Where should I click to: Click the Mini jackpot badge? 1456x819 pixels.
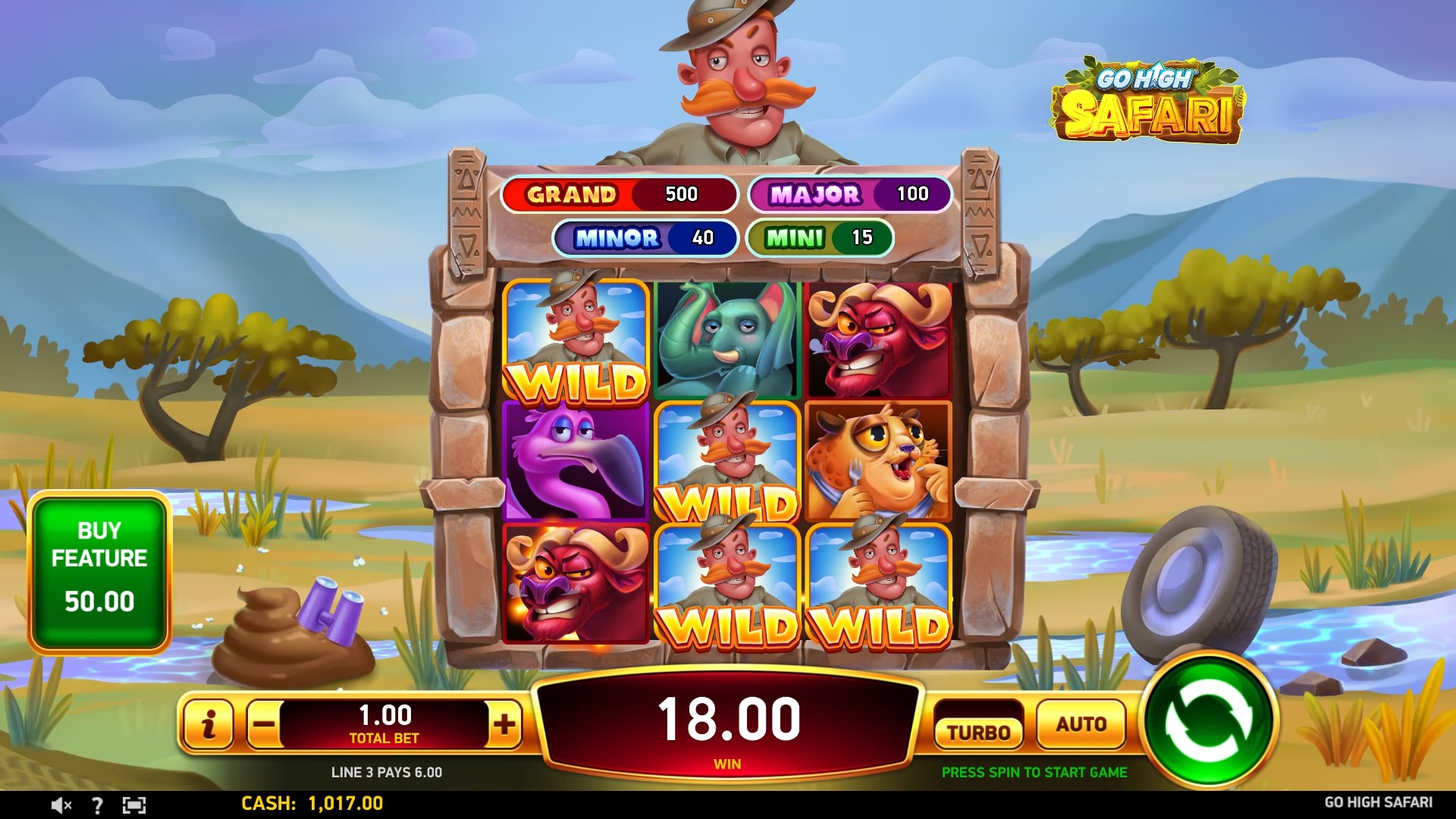pos(823,237)
